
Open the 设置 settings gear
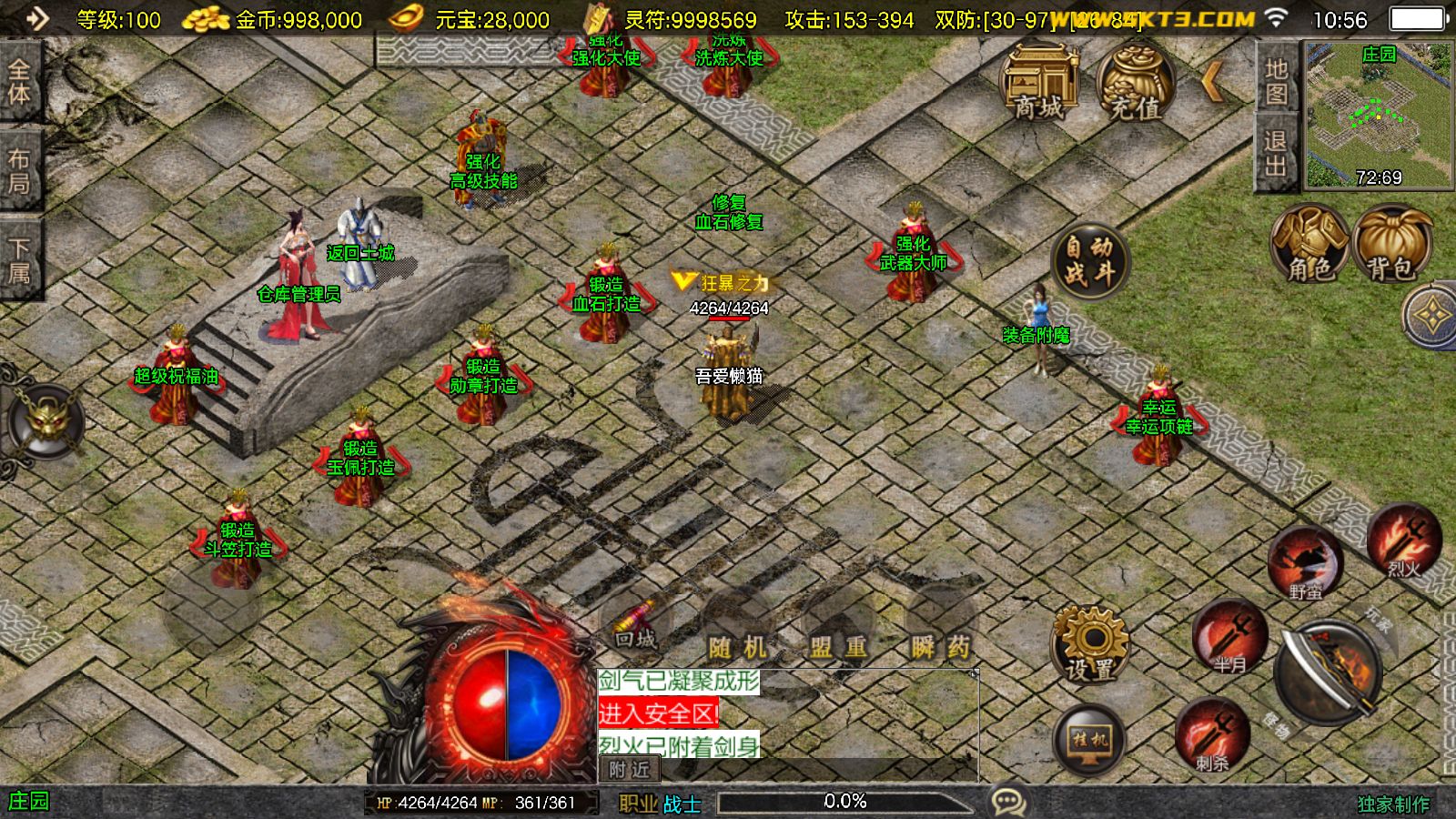tap(1090, 644)
